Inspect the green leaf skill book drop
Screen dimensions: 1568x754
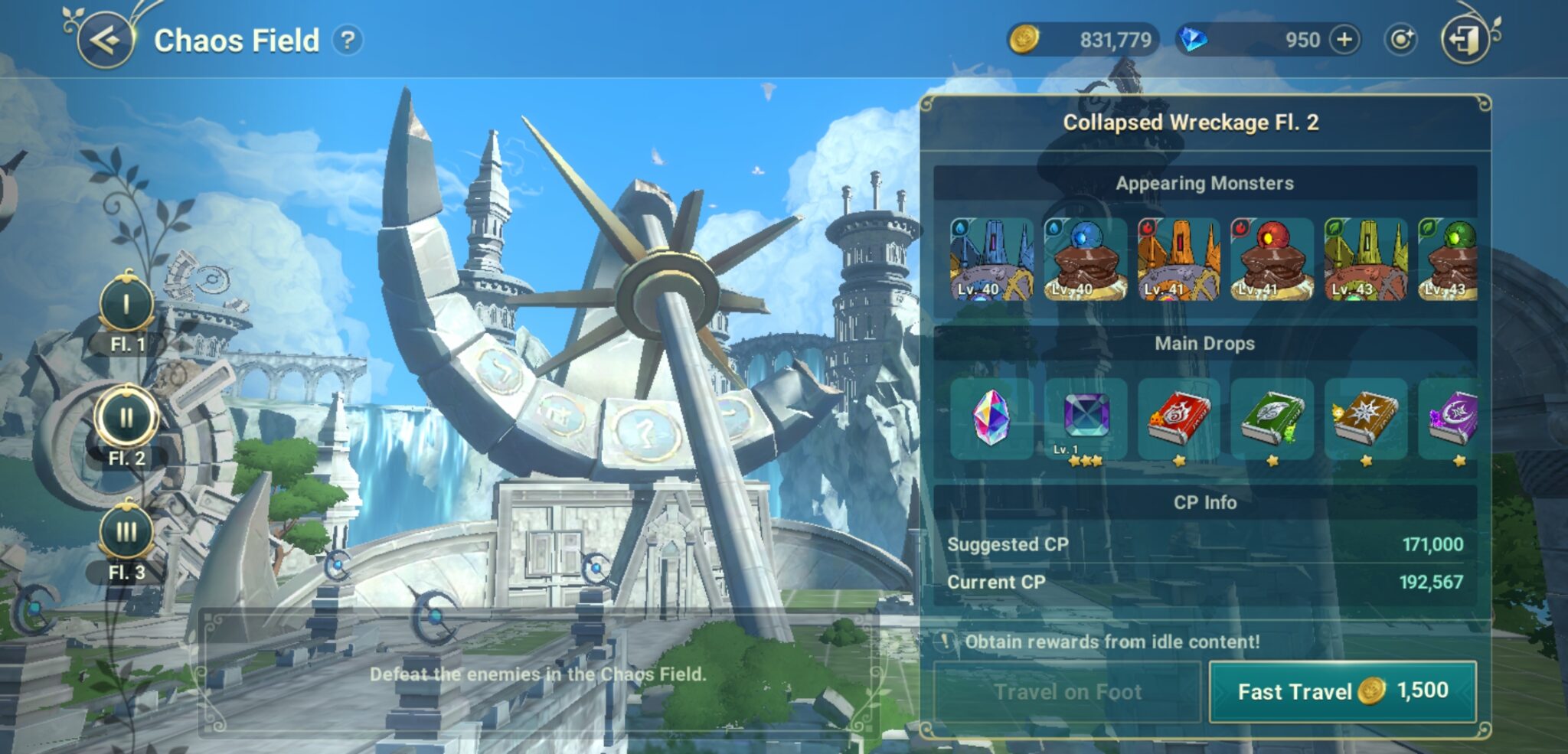coord(1272,418)
